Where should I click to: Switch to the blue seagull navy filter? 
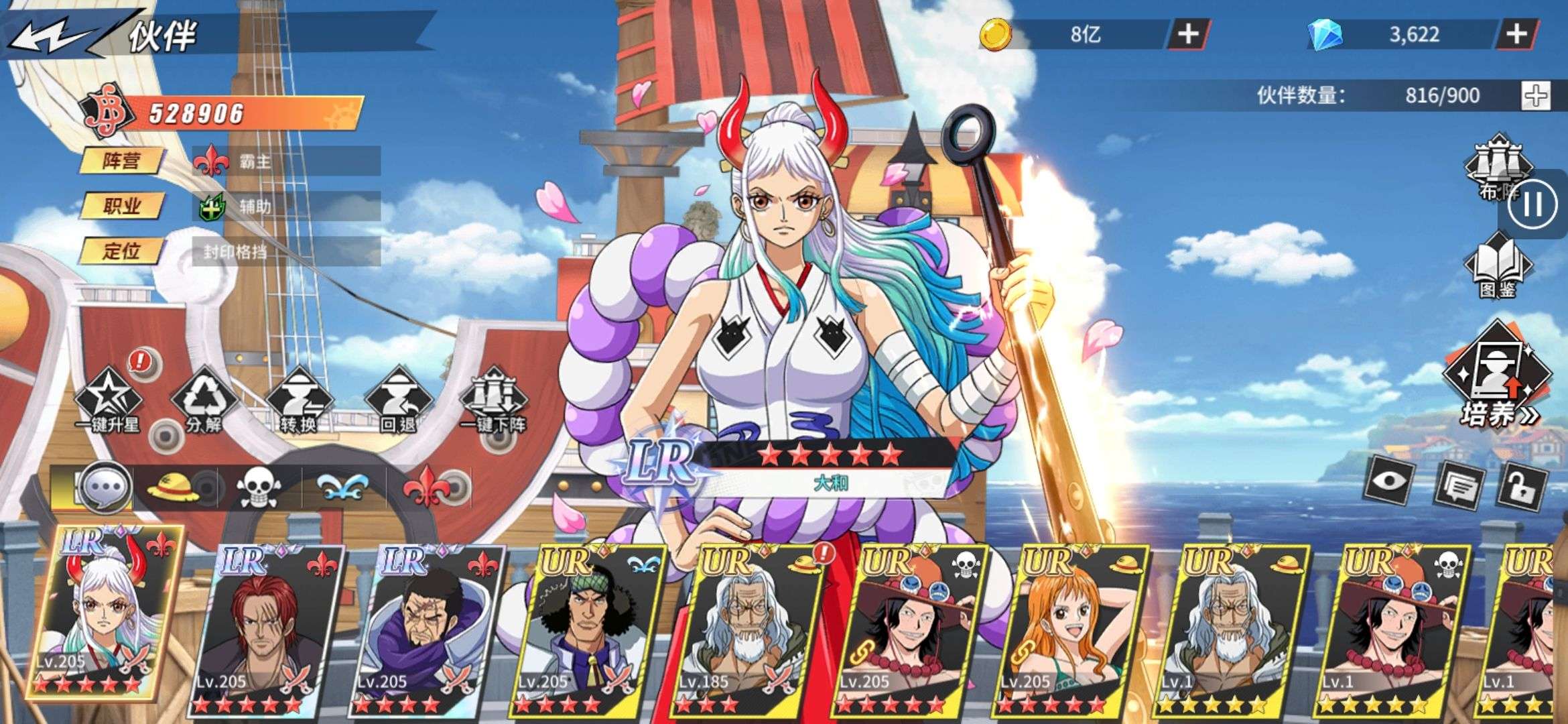point(342,487)
